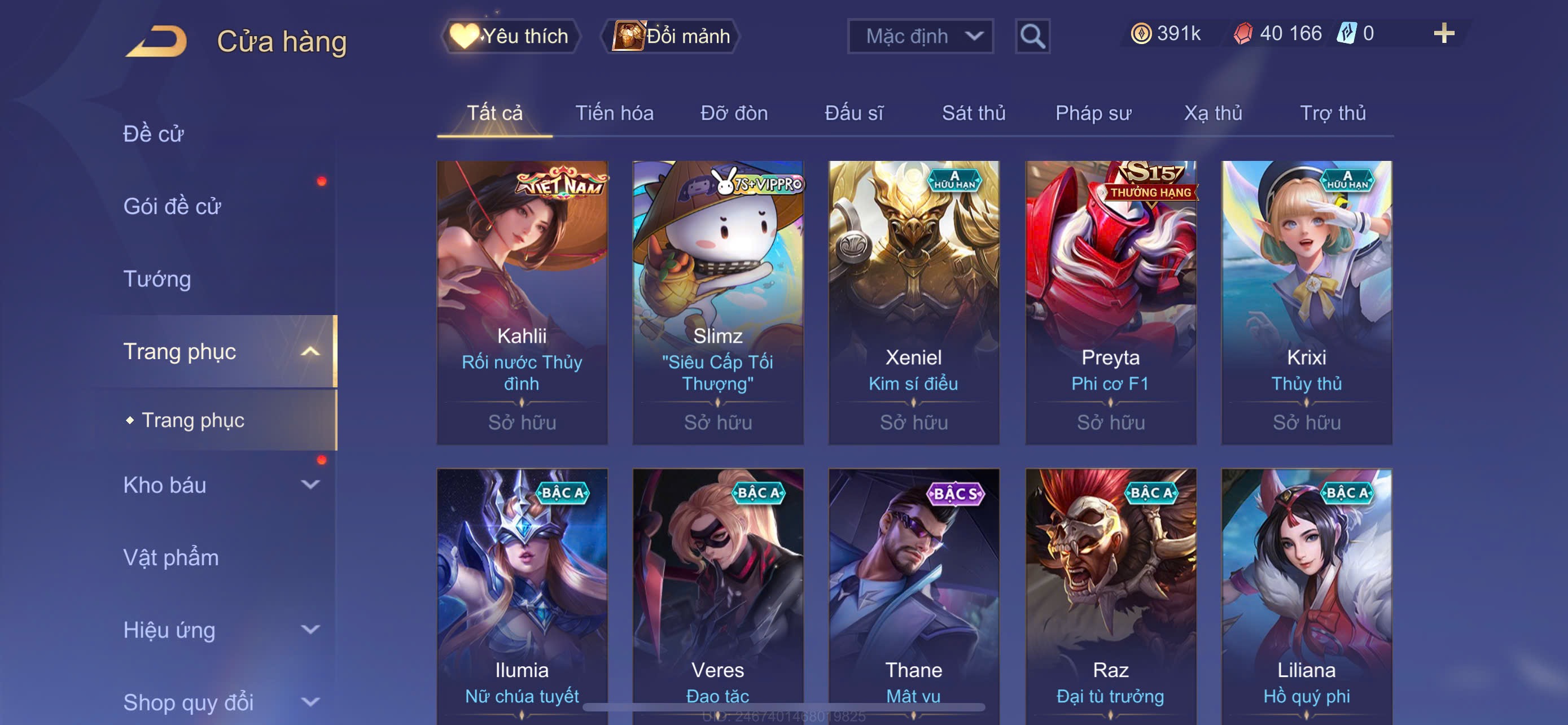The width and height of the screenshot is (1568, 725).
Task: Select the Pháp sư tab
Action: tap(1093, 113)
